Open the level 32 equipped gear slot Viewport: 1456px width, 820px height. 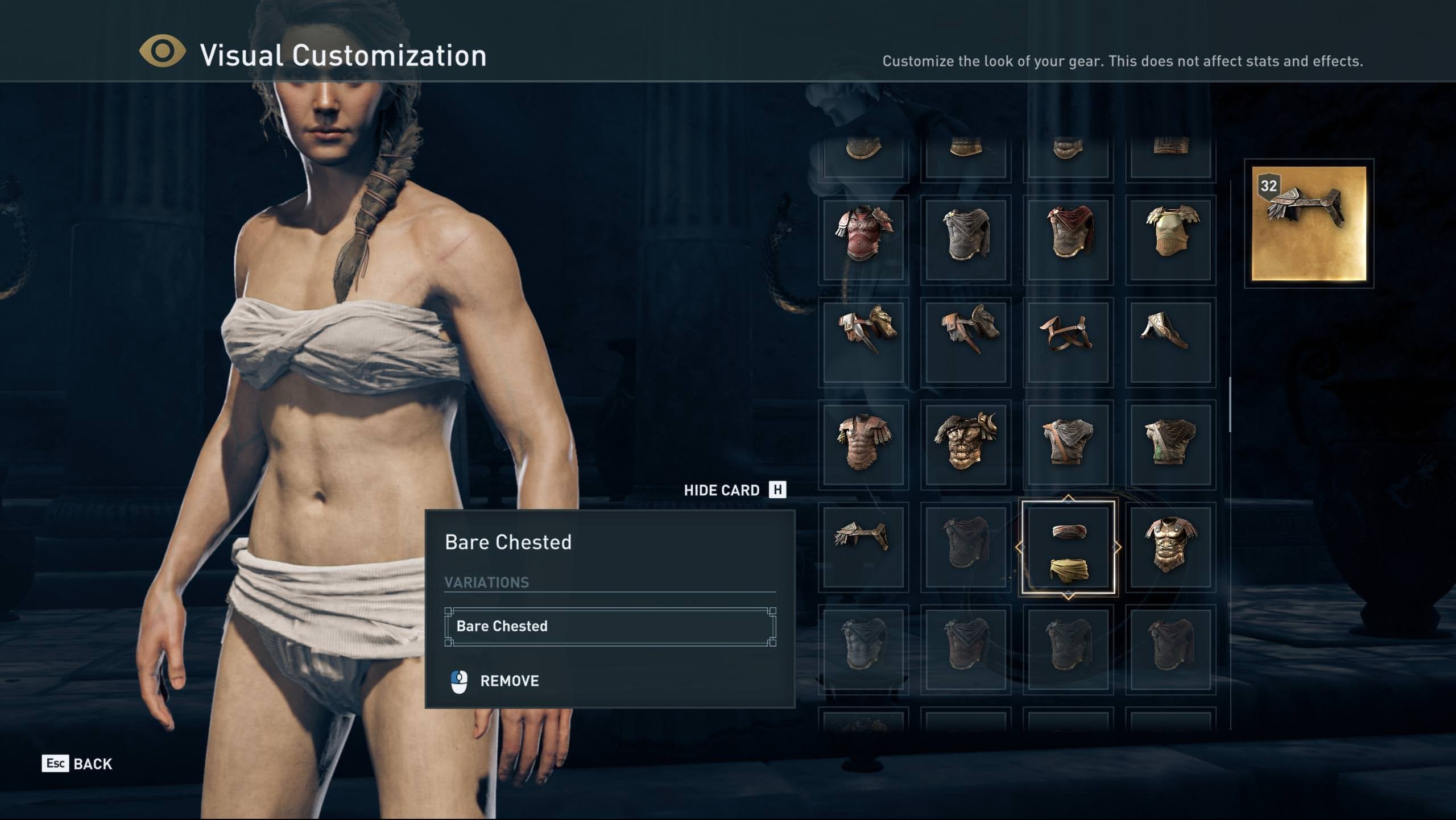point(1309,223)
